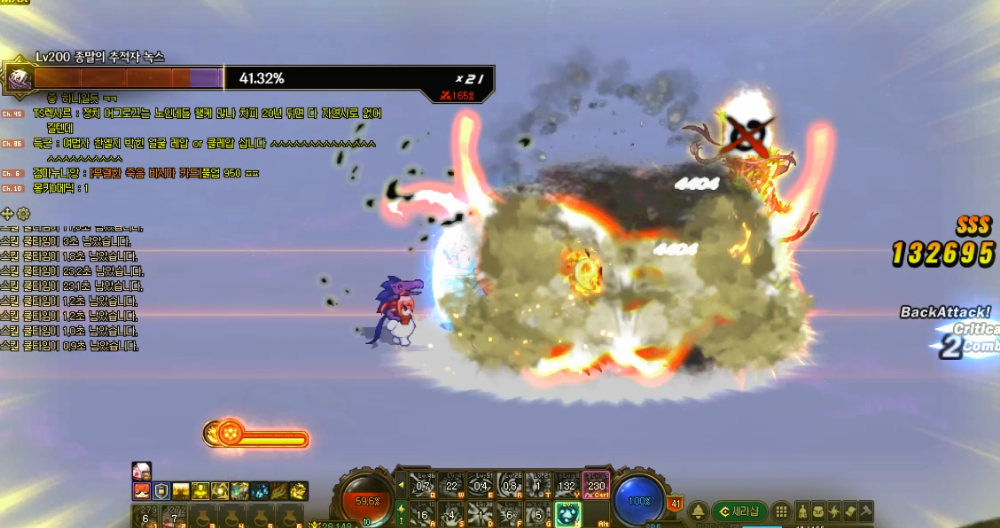This screenshot has height=528, width=1000.
Task: Open the skill shuriken icon
Action: pos(834,511)
